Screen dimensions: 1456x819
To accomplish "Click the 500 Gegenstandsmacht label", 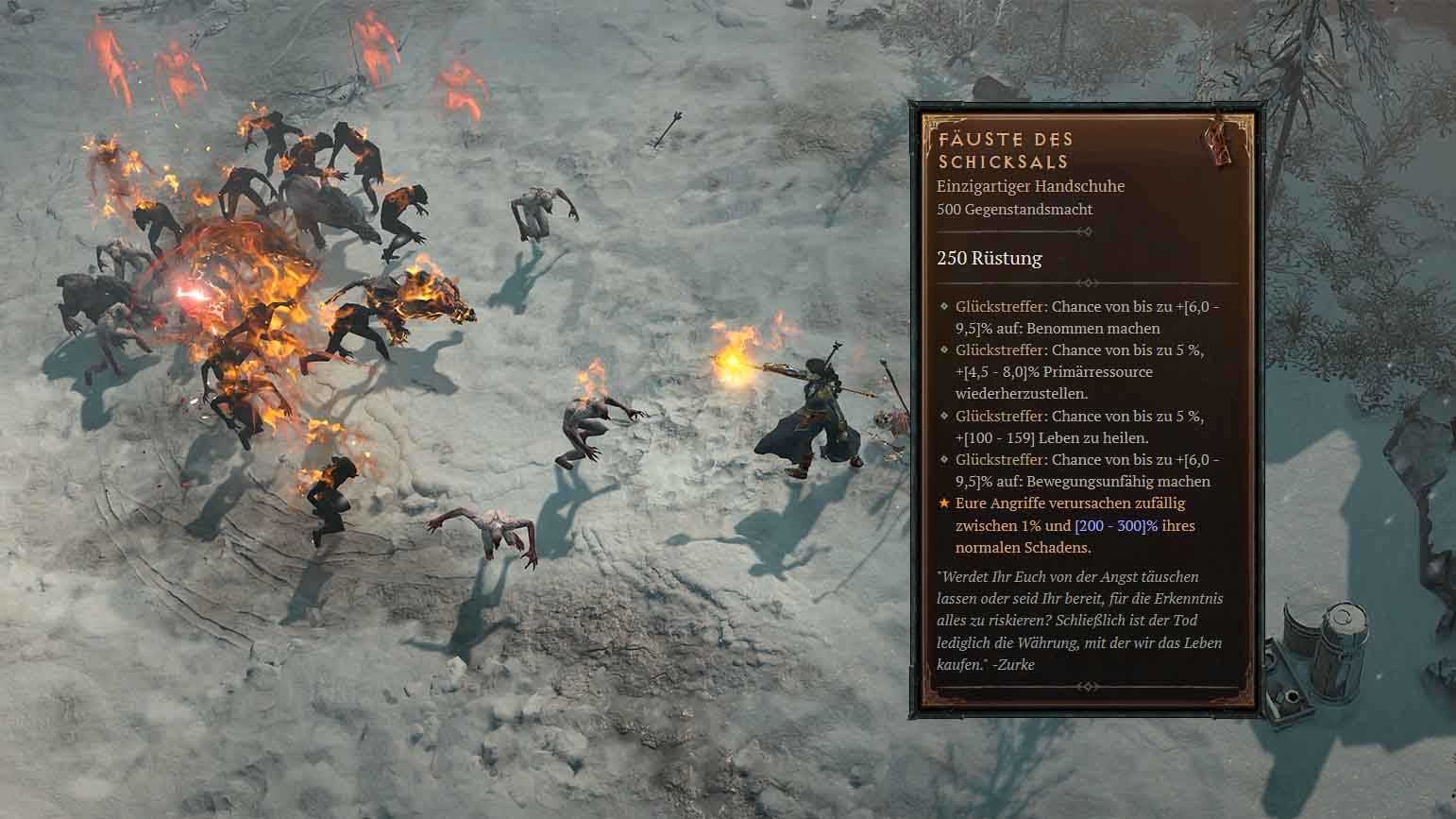I will point(1014,210).
